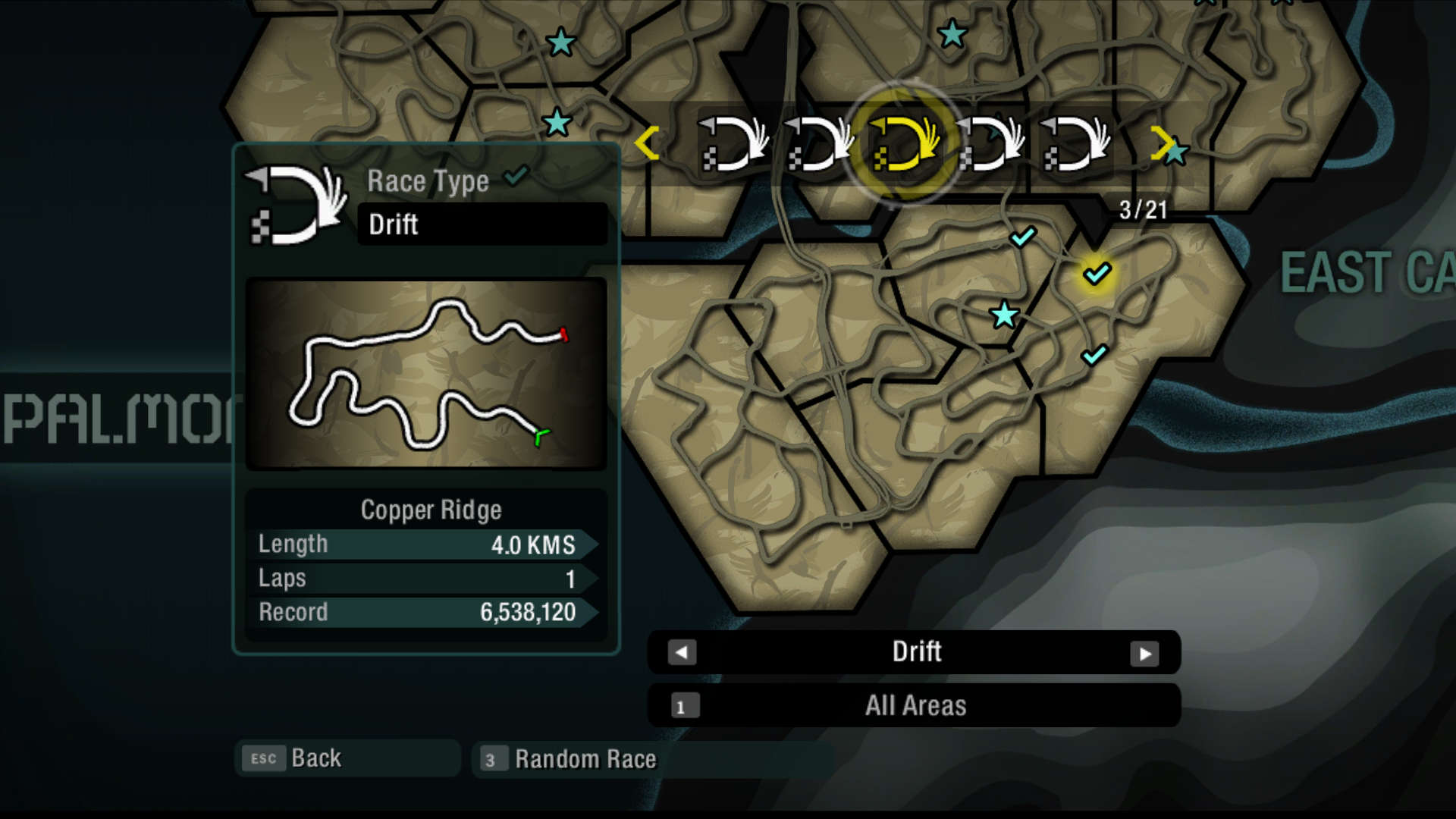Select the All Areas filter bar
Viewport: 1456px width, 819px height.
pyautogui.click(x=914, y=706)
